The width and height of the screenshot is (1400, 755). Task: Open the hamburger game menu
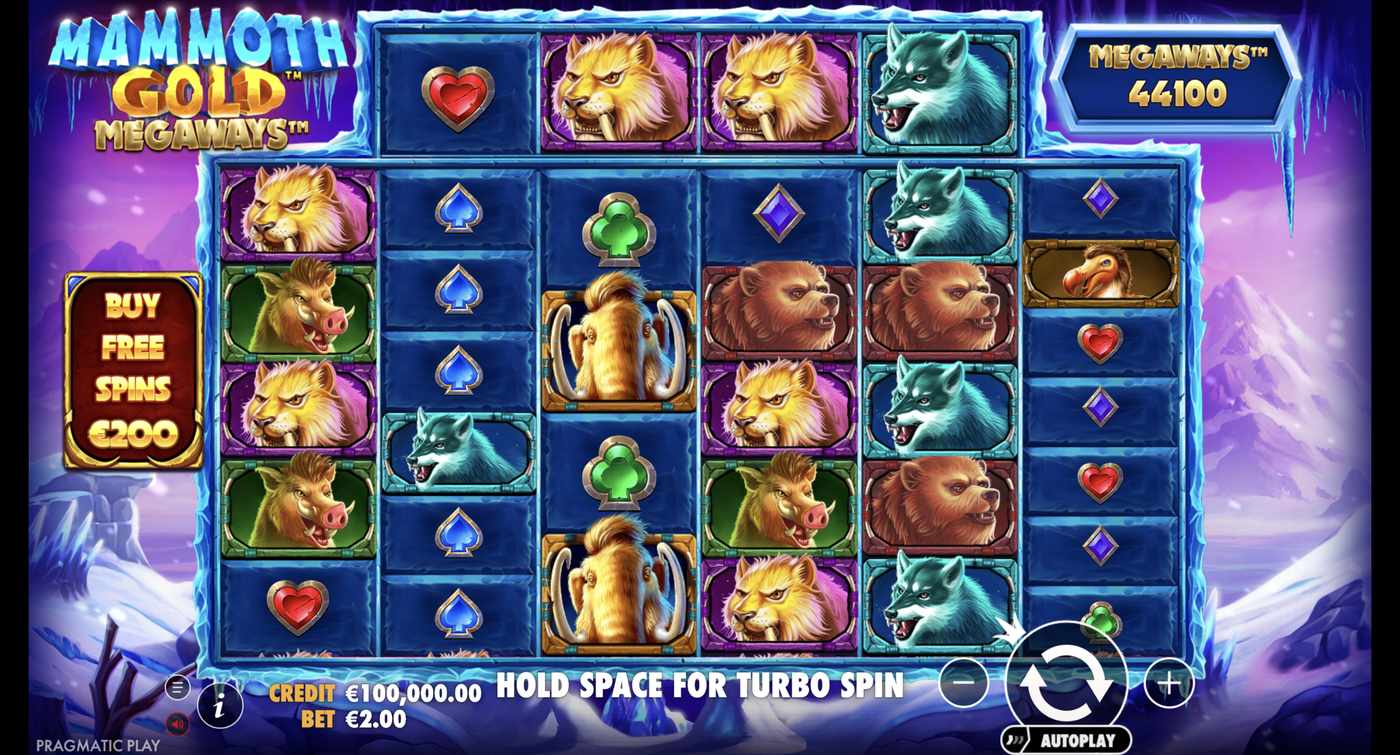pyautogui.click(x=177, y=687)
